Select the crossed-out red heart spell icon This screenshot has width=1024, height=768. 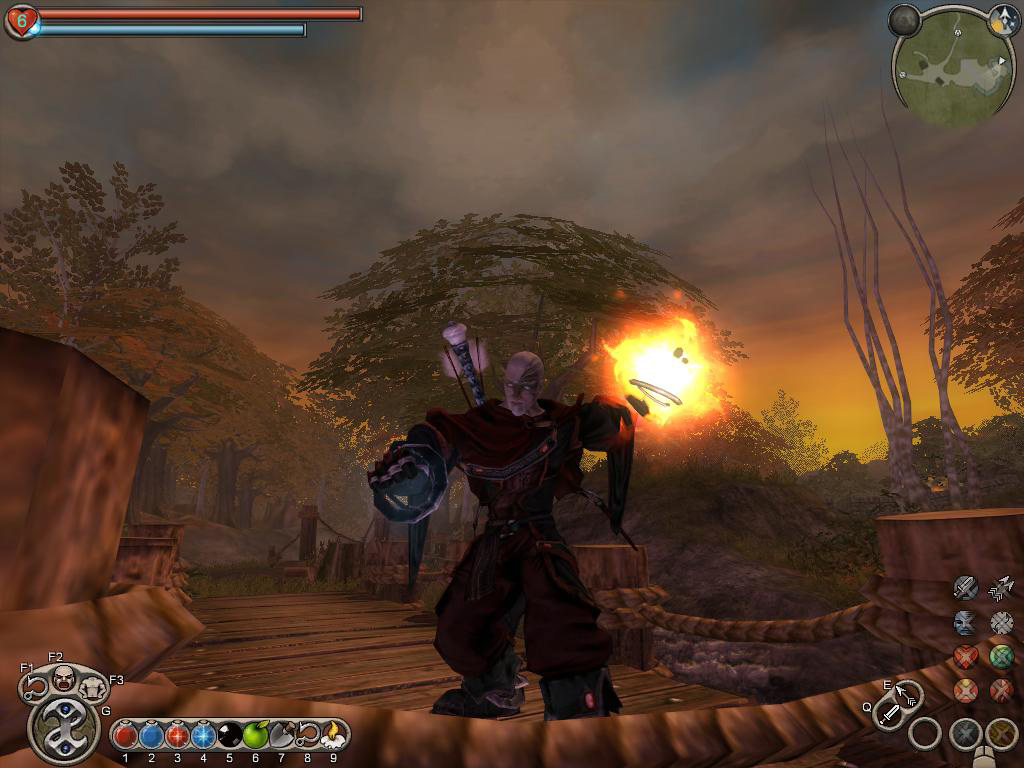click(x=965, y=656)
